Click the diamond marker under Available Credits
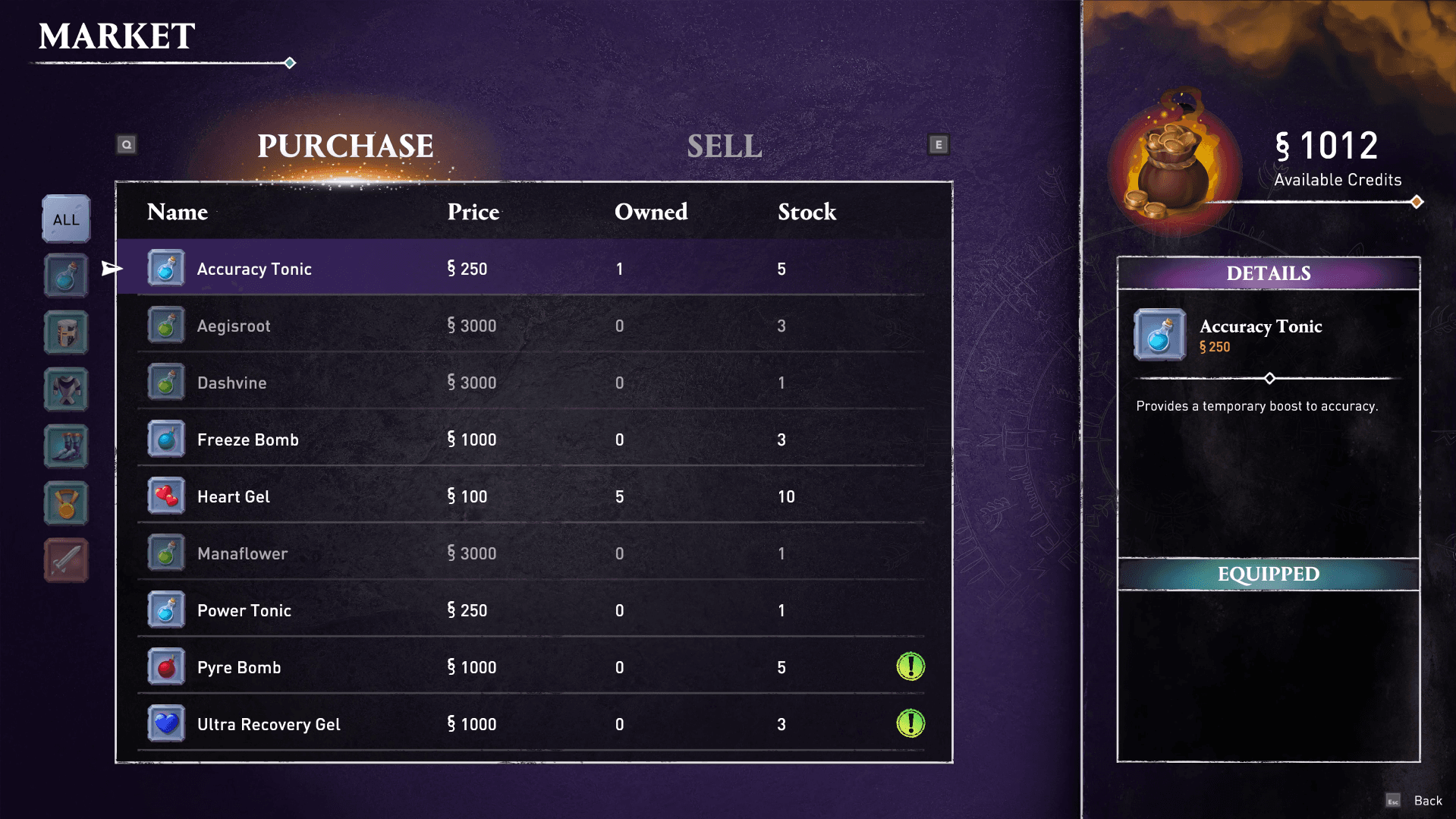Image resolution: width=1456 pixels, height=819 pixels. coord(1416,201)
